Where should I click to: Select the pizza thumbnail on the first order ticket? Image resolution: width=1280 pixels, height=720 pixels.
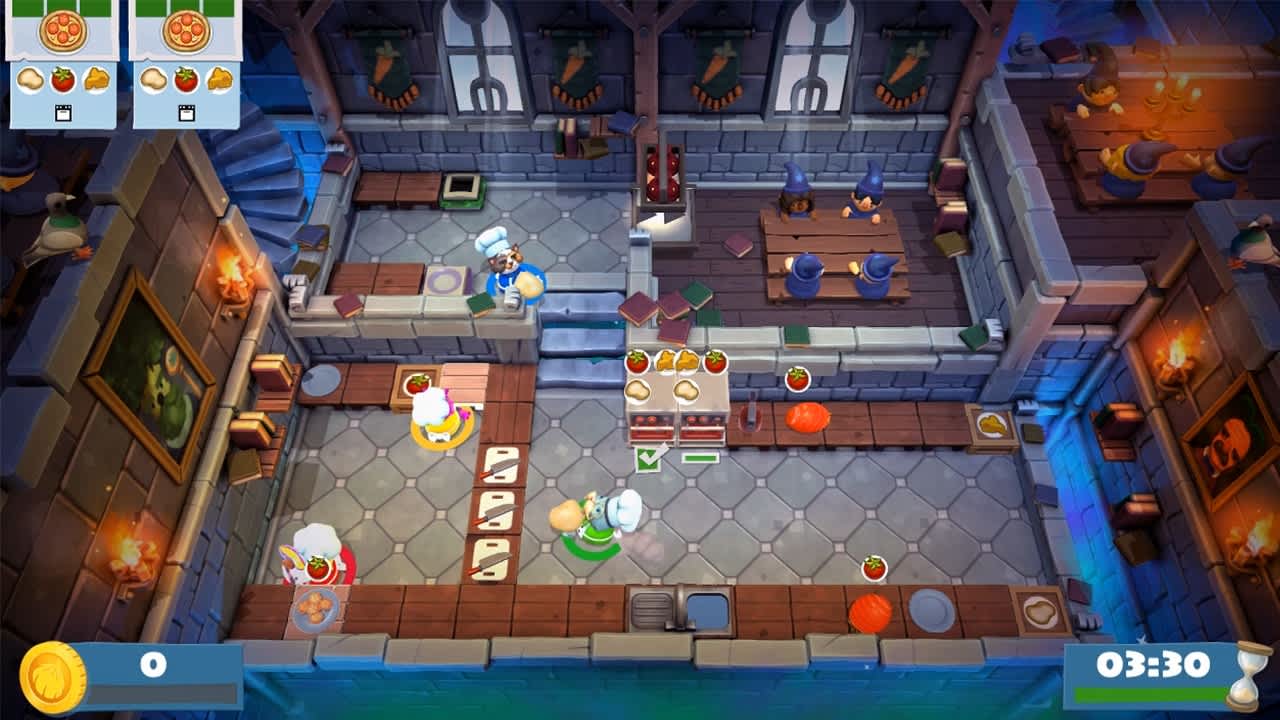[63, 32]
